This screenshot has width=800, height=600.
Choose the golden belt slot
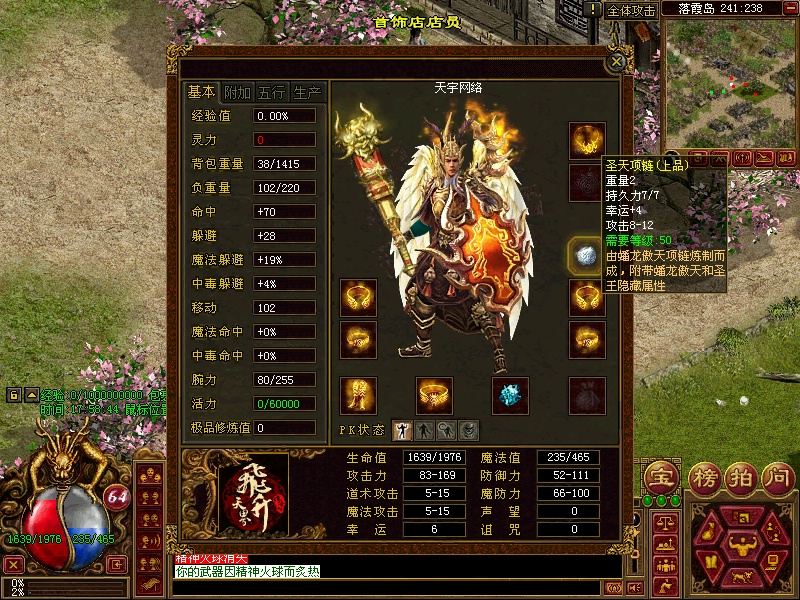click(434, 395)
